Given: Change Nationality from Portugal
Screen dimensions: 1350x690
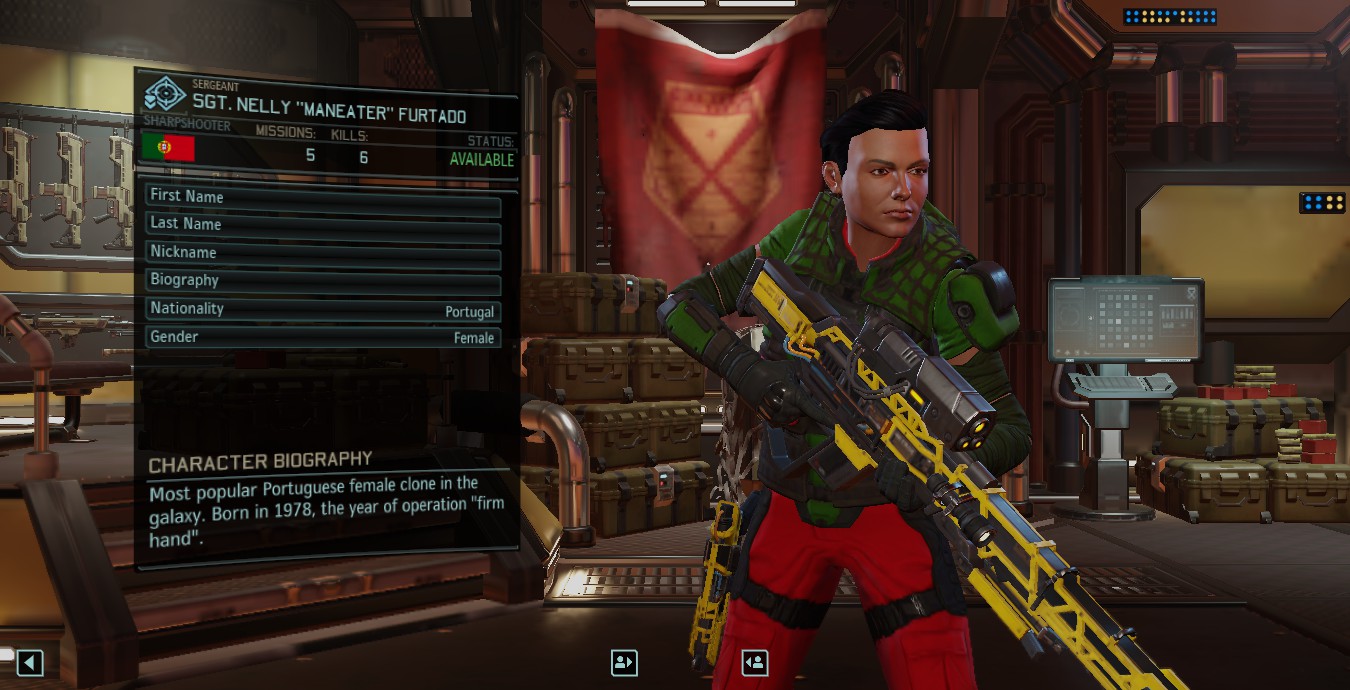Looking at the screenshot, I should tap(322, 310).
